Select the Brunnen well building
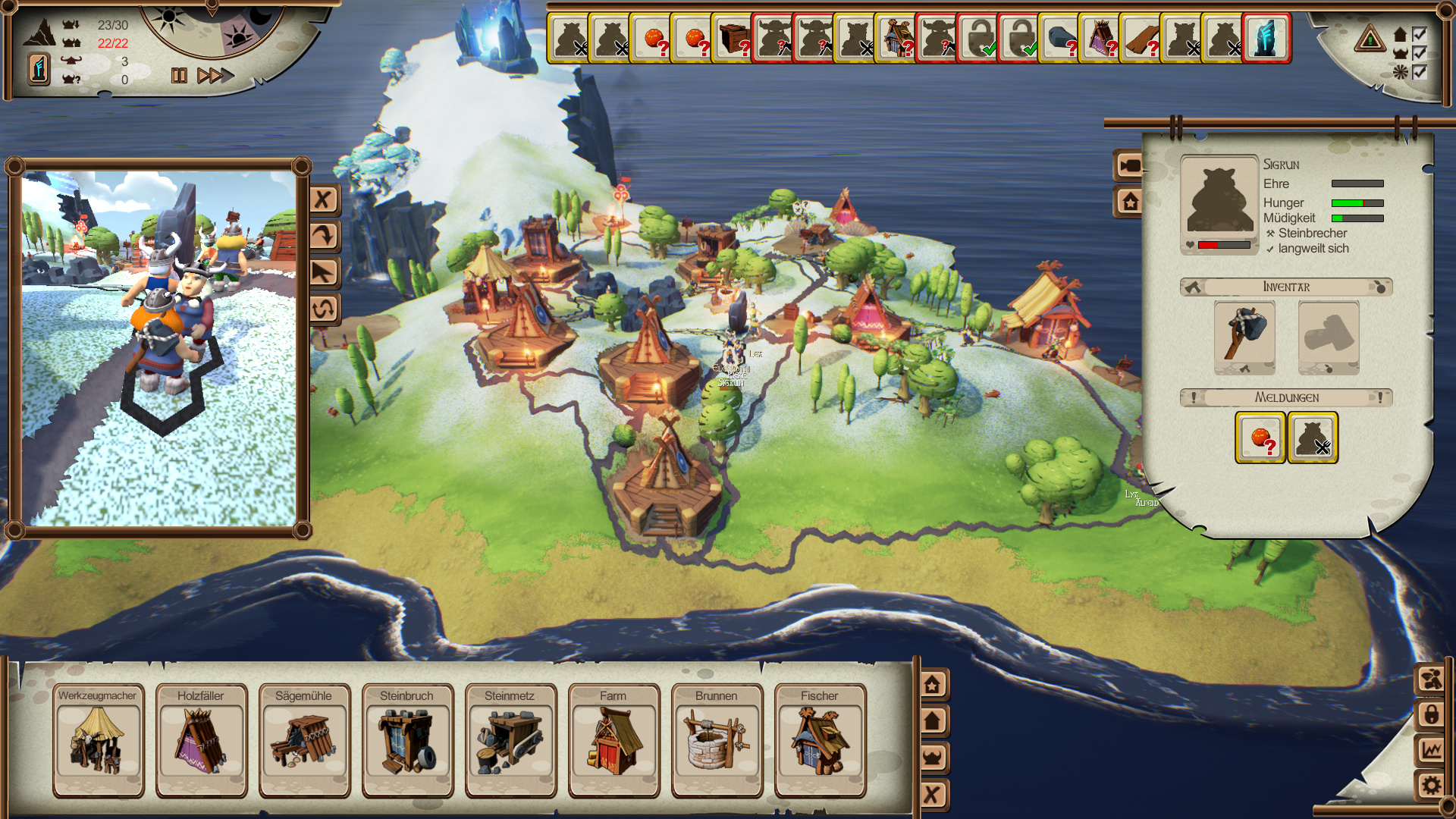The height and width of the screenshot is (819, 1456). coord(717,741)
